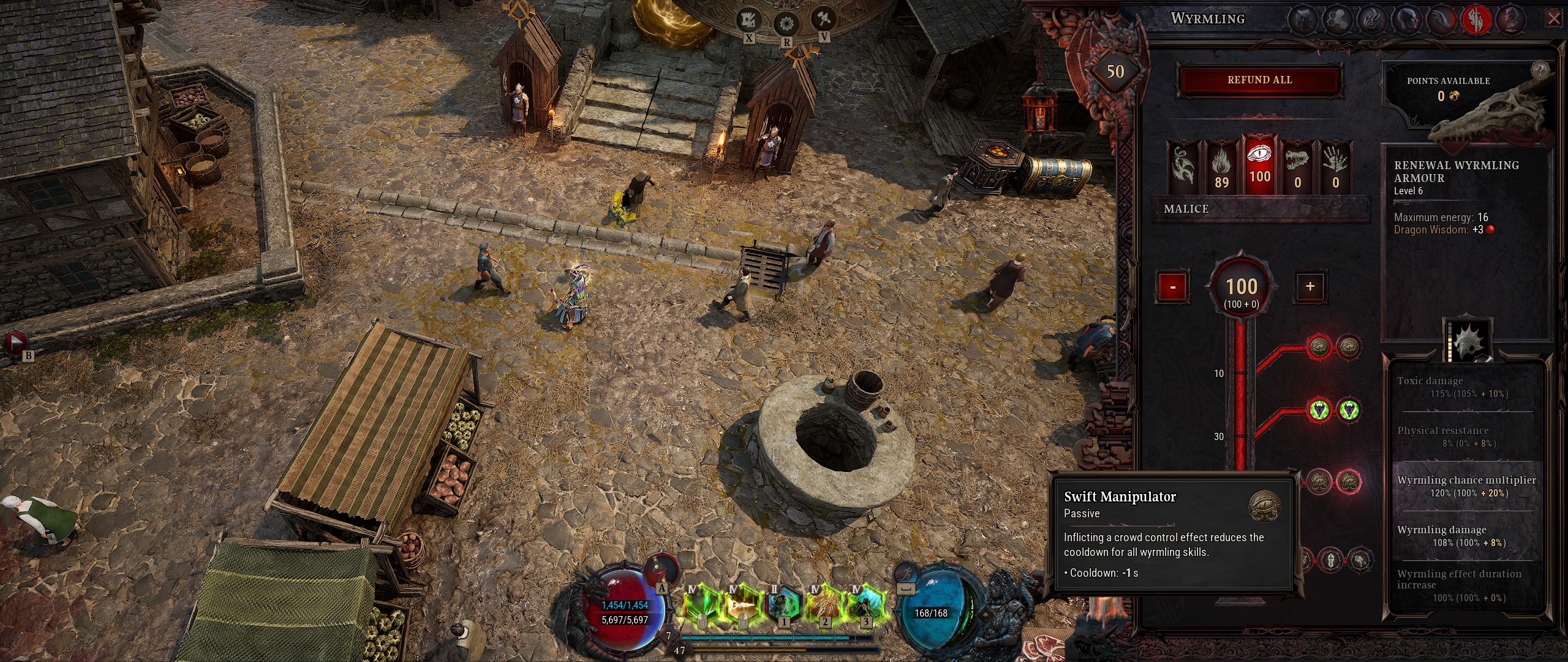Click the red play arrow button
The image size is (1568, 662).
pyautogui.click(x=15, y=343)
